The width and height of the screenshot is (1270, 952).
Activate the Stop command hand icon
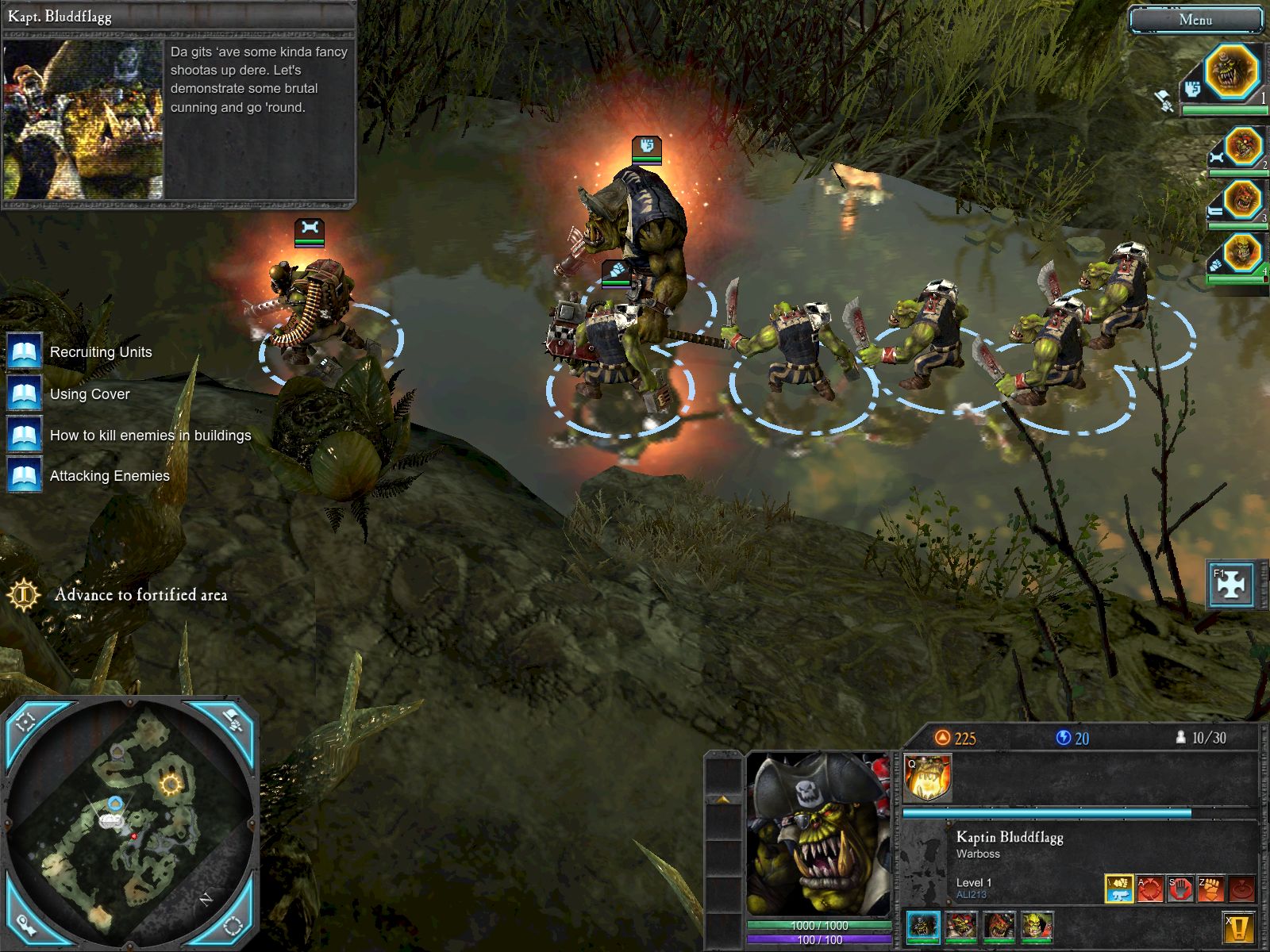(x=1180, y=889)
